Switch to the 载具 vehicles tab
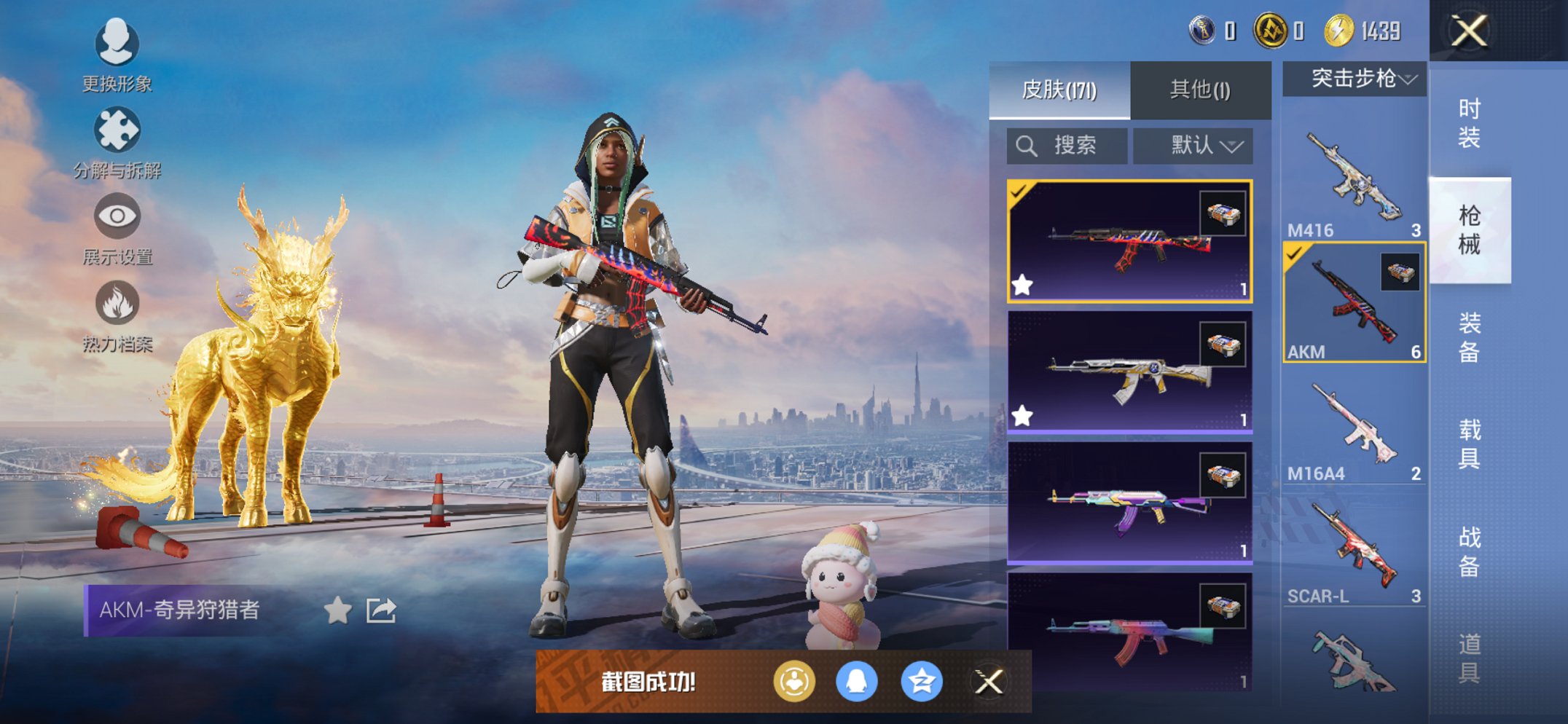The width and height of the screenshot is (1568, 724). [1469, 444]
